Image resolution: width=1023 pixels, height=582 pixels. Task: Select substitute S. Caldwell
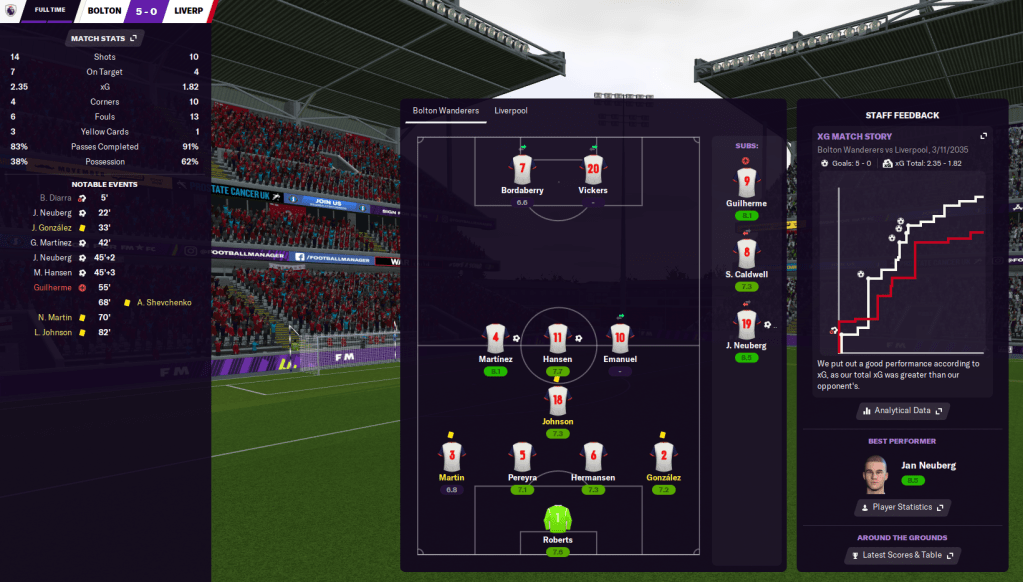[x=746, y=254]
